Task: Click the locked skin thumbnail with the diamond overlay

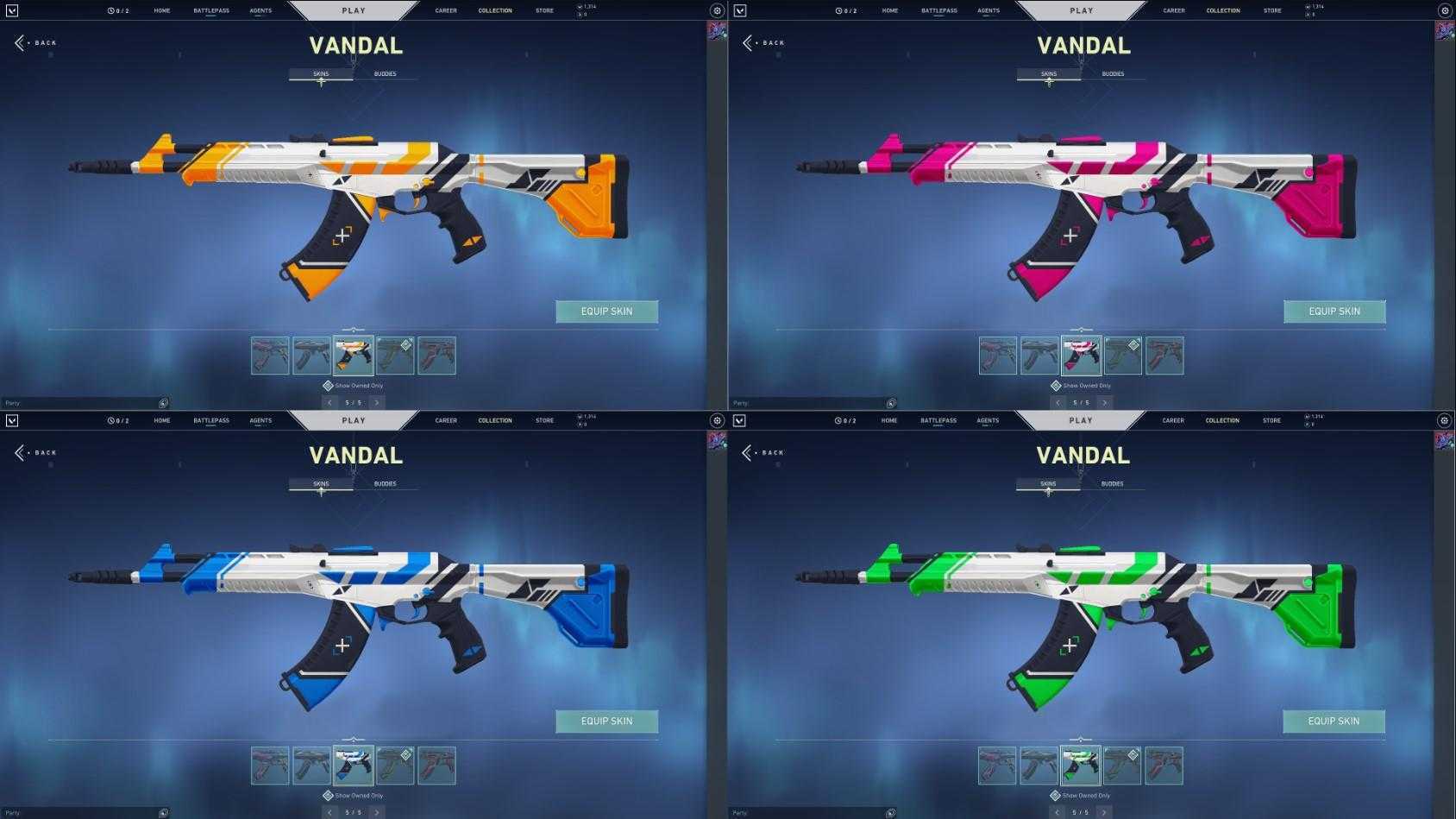Action: tap(395, 355)
